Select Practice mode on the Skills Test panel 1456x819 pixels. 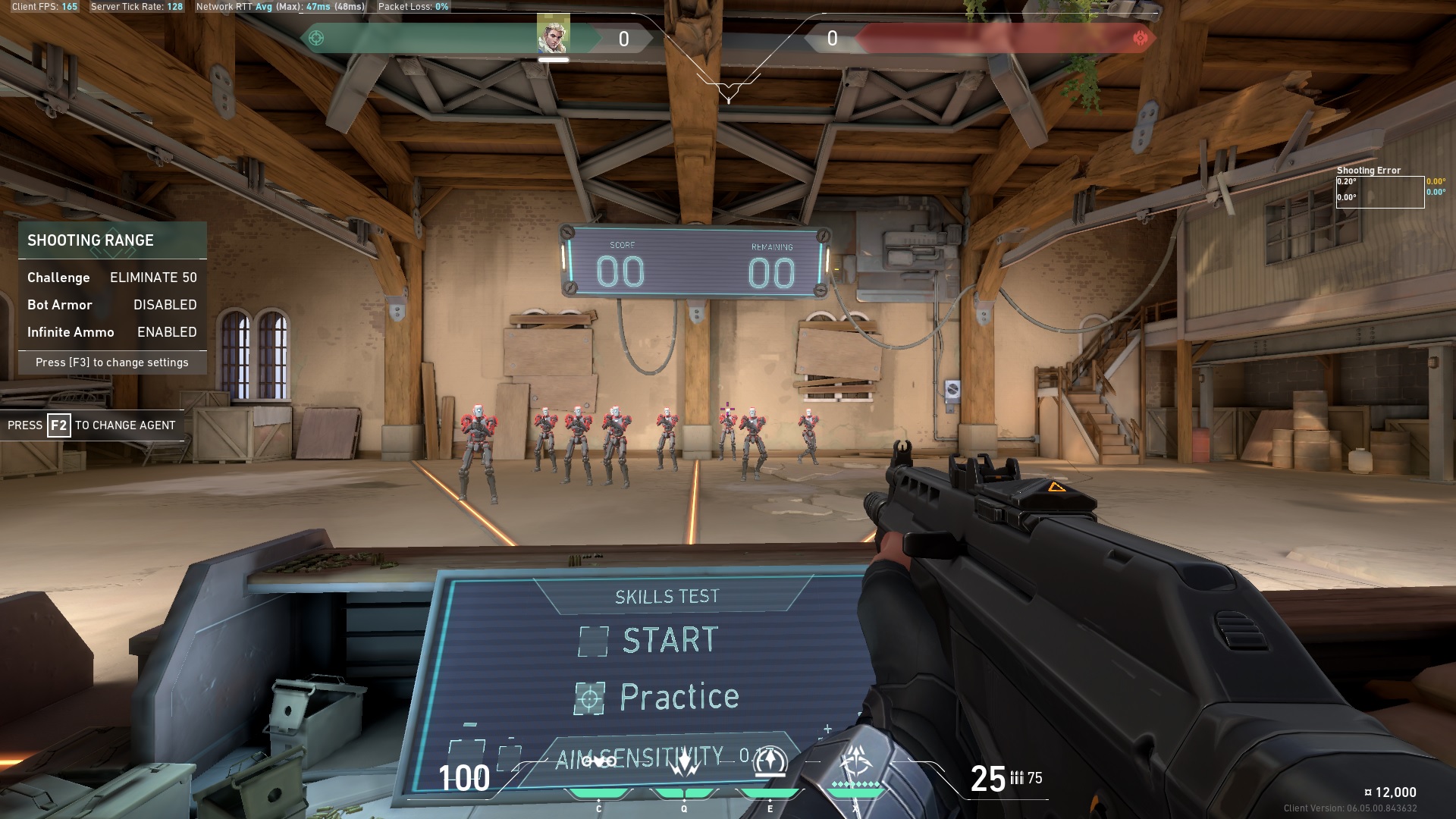(x=678, y=698)
